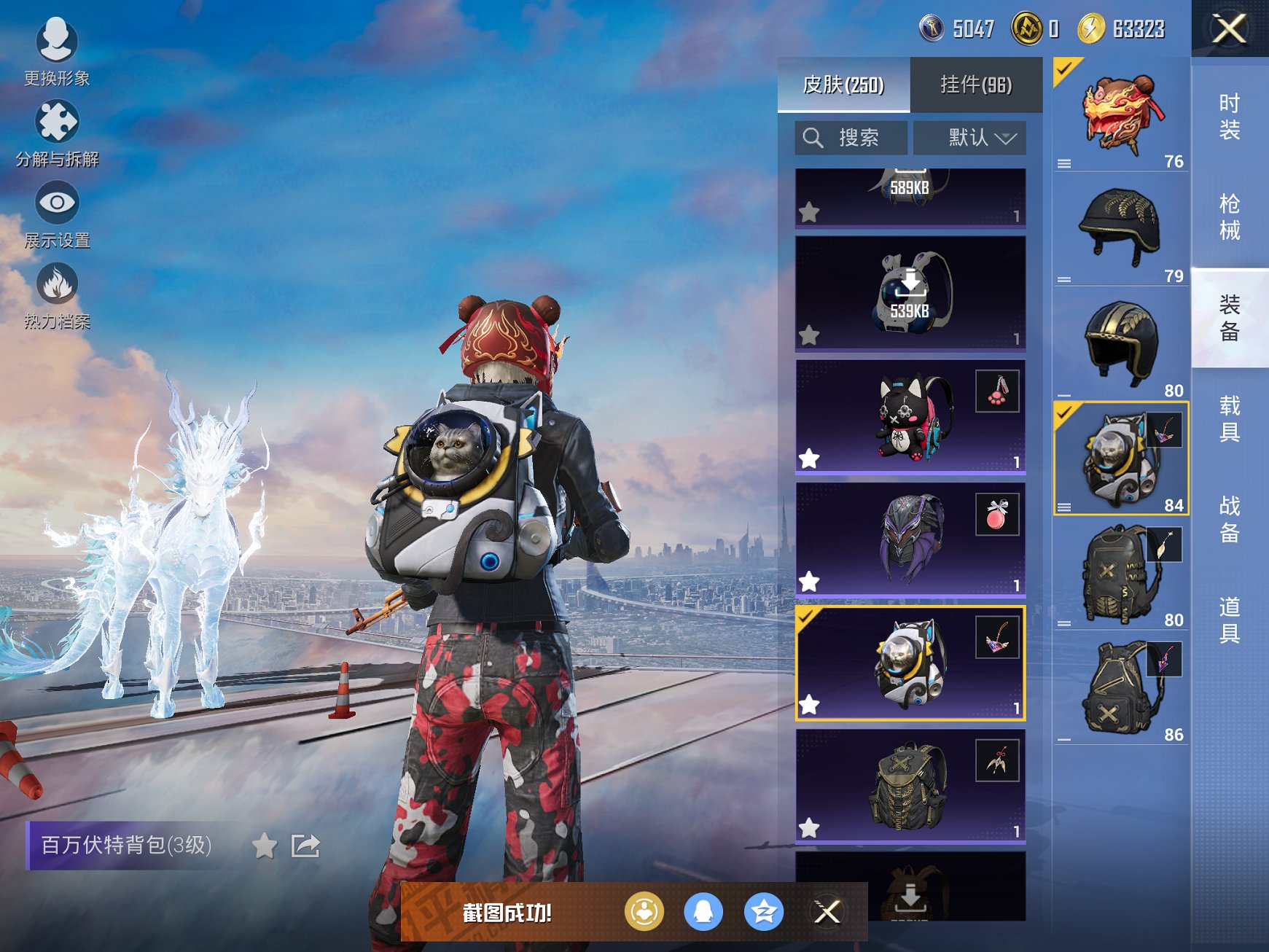Open 分解与拆解 dismantle menu
This screenshot has height=952, width=1269.
pos(57,133)
